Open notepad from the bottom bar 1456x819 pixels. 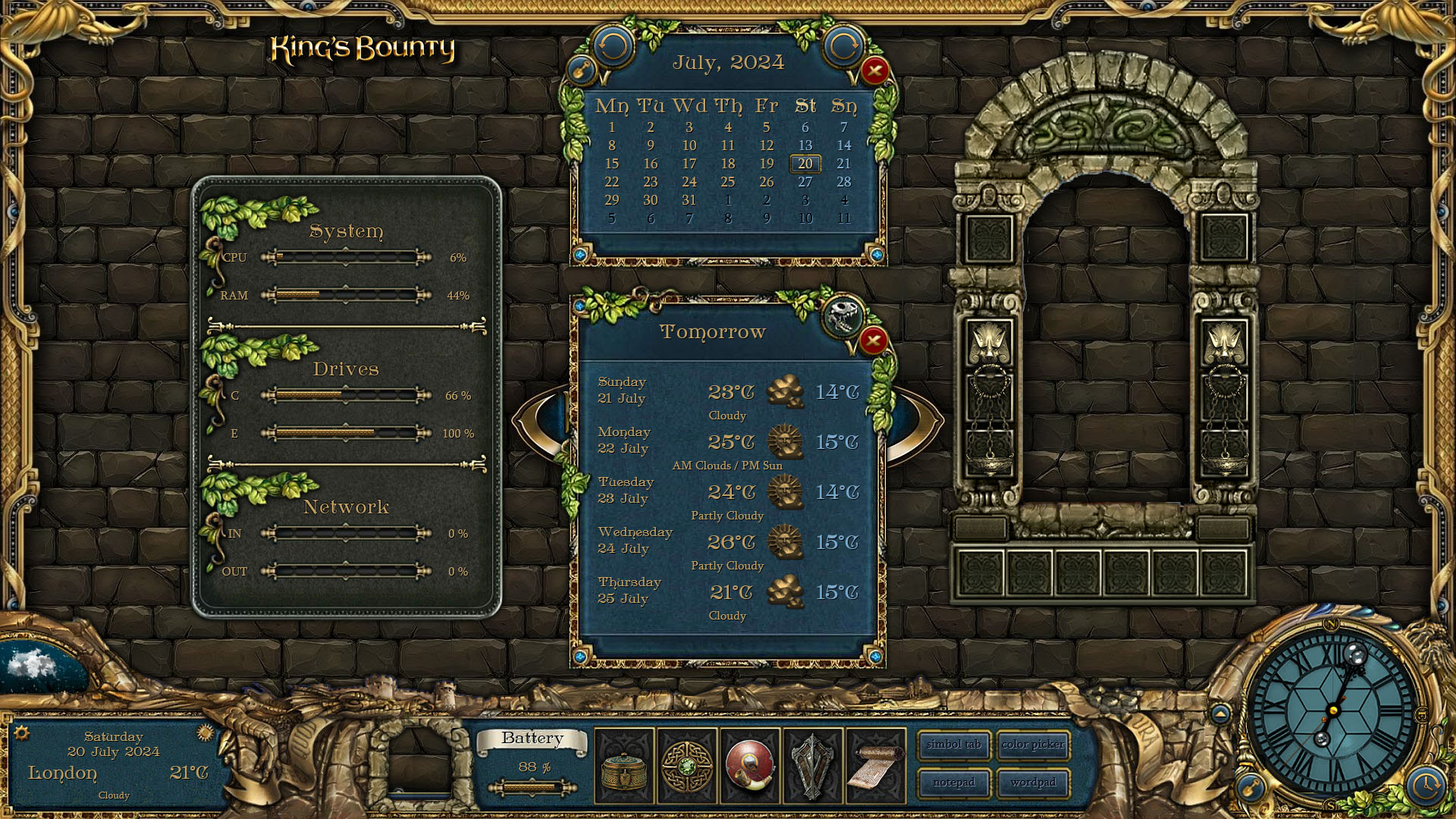pyautogui.click(x=953, y=783)
